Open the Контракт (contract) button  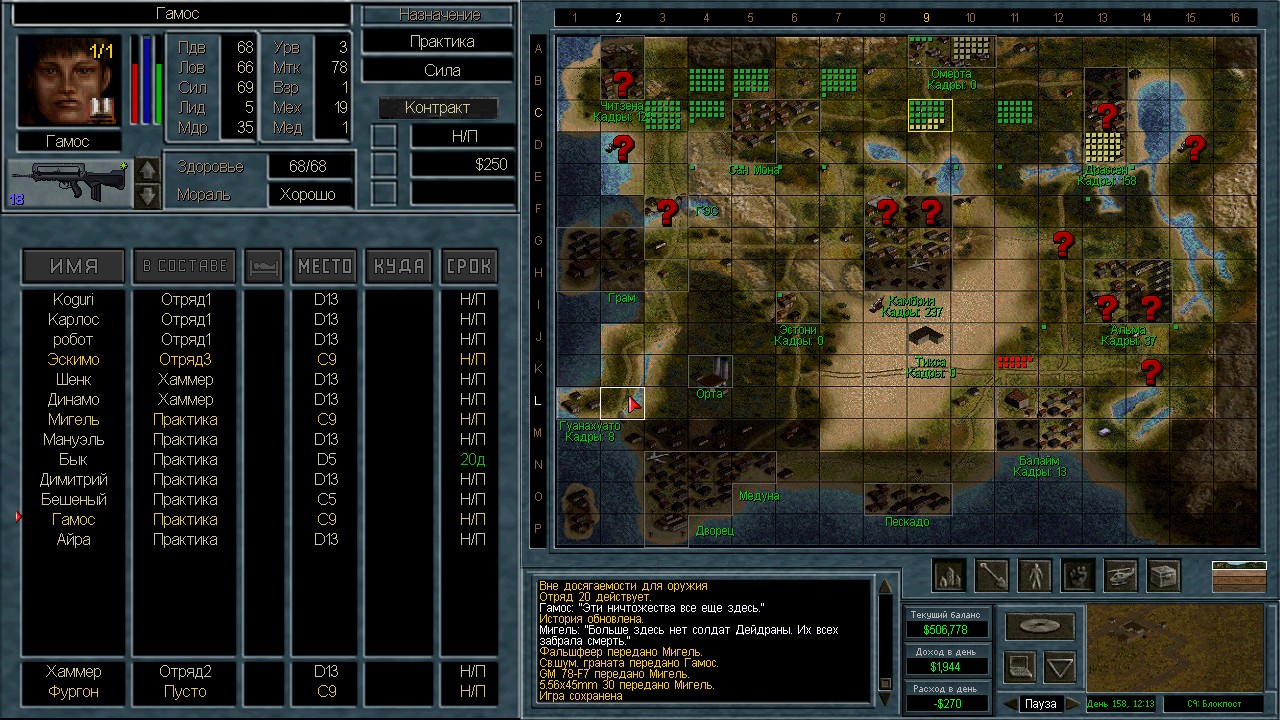click(x=438, y=108)
